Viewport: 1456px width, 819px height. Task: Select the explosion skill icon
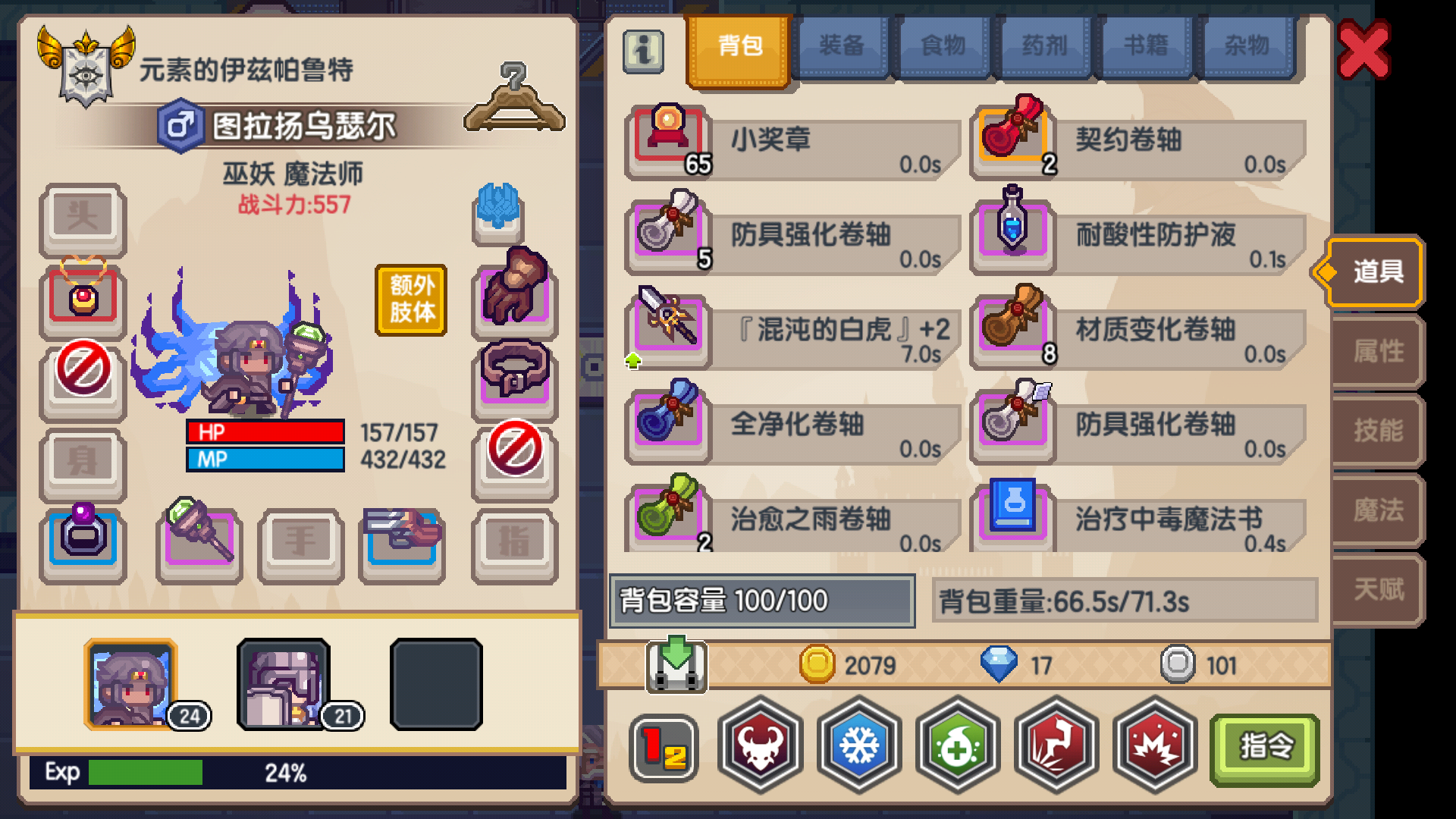click(x=1154, y=747)
